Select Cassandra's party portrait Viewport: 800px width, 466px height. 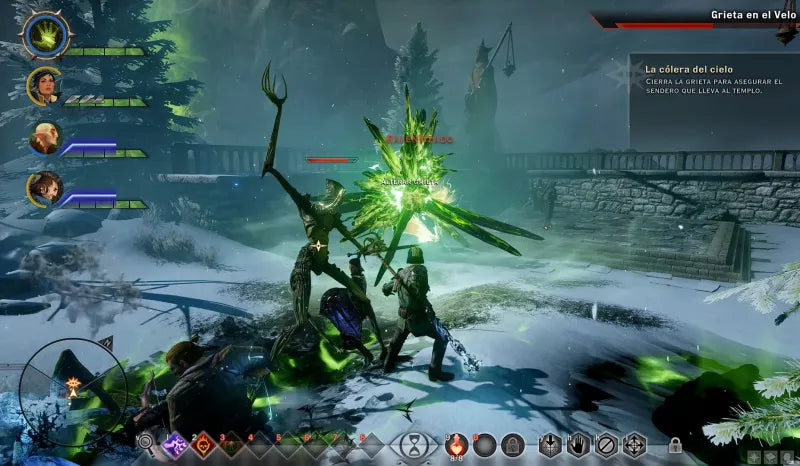tap(44, 86)
